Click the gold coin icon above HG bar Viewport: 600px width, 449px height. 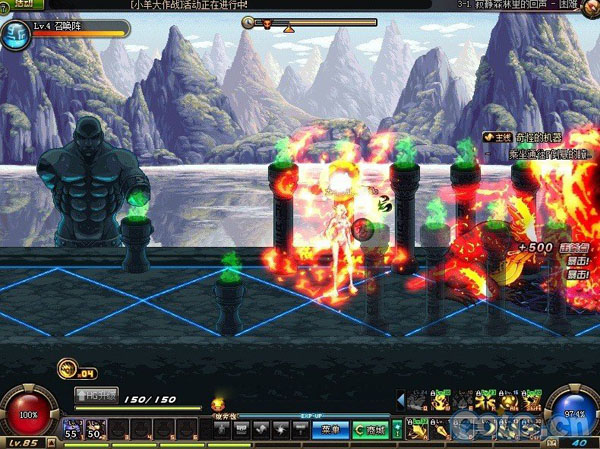click(67, 369)
